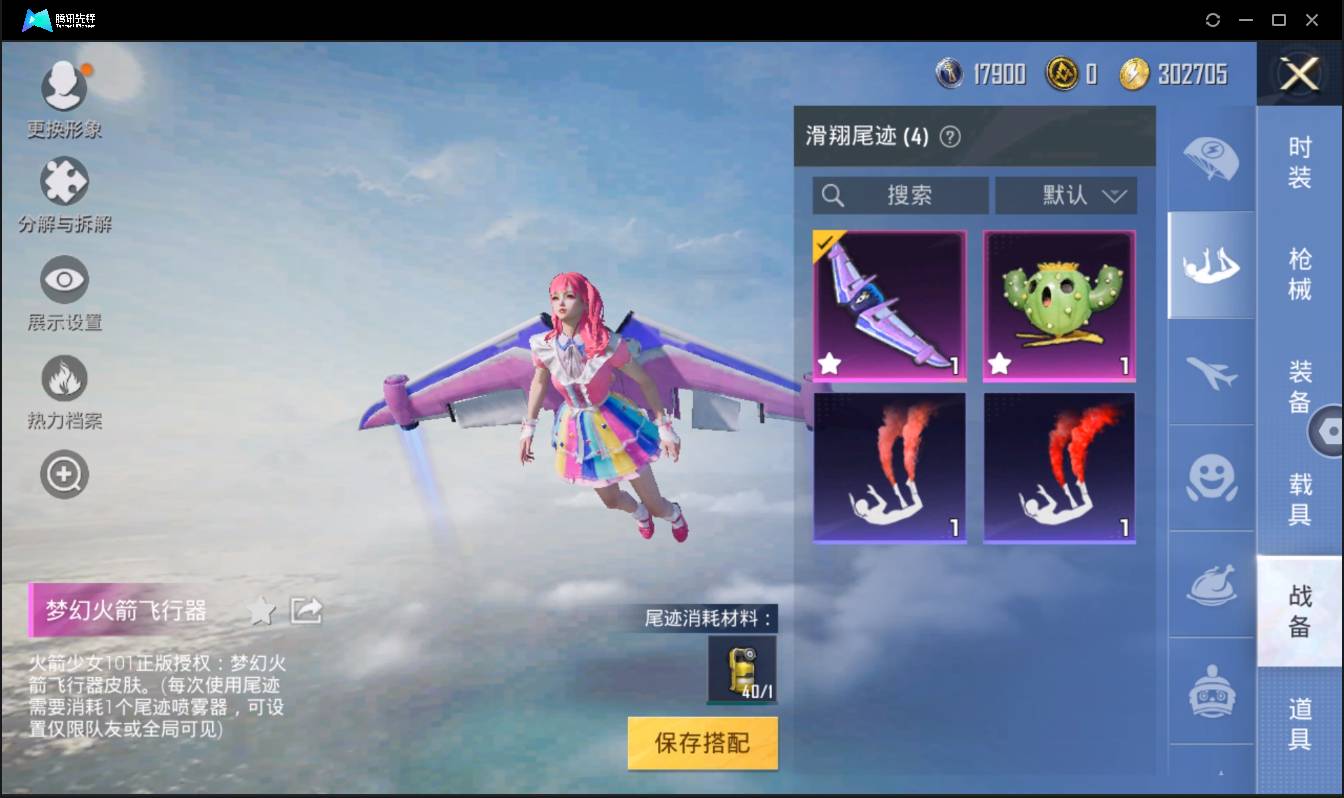This screenshot has height=798, width=1344.
Task: Select the emote smiley category icon
Action: [1210, 480]
